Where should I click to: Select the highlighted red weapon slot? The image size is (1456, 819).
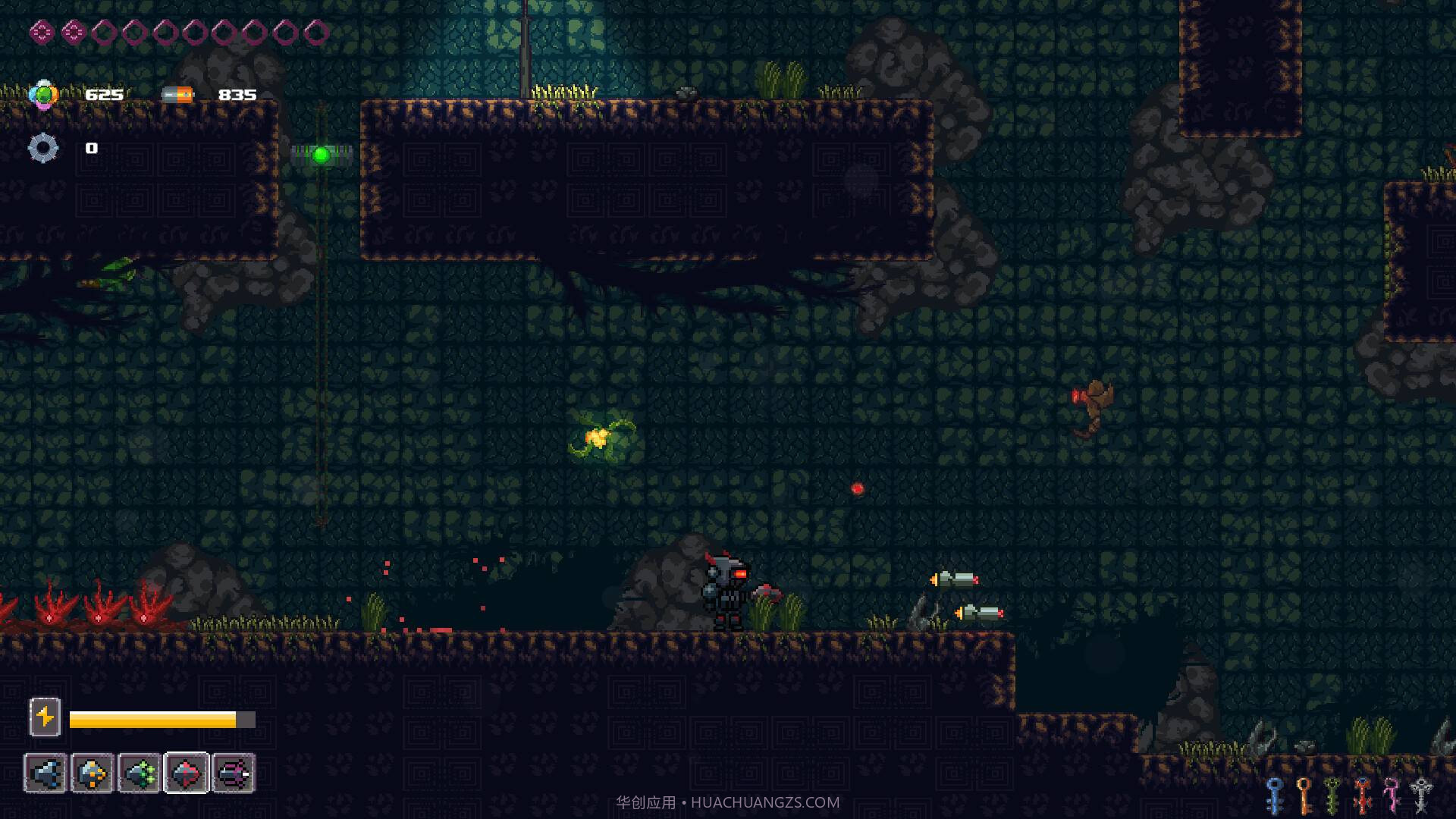click(187, 773)
